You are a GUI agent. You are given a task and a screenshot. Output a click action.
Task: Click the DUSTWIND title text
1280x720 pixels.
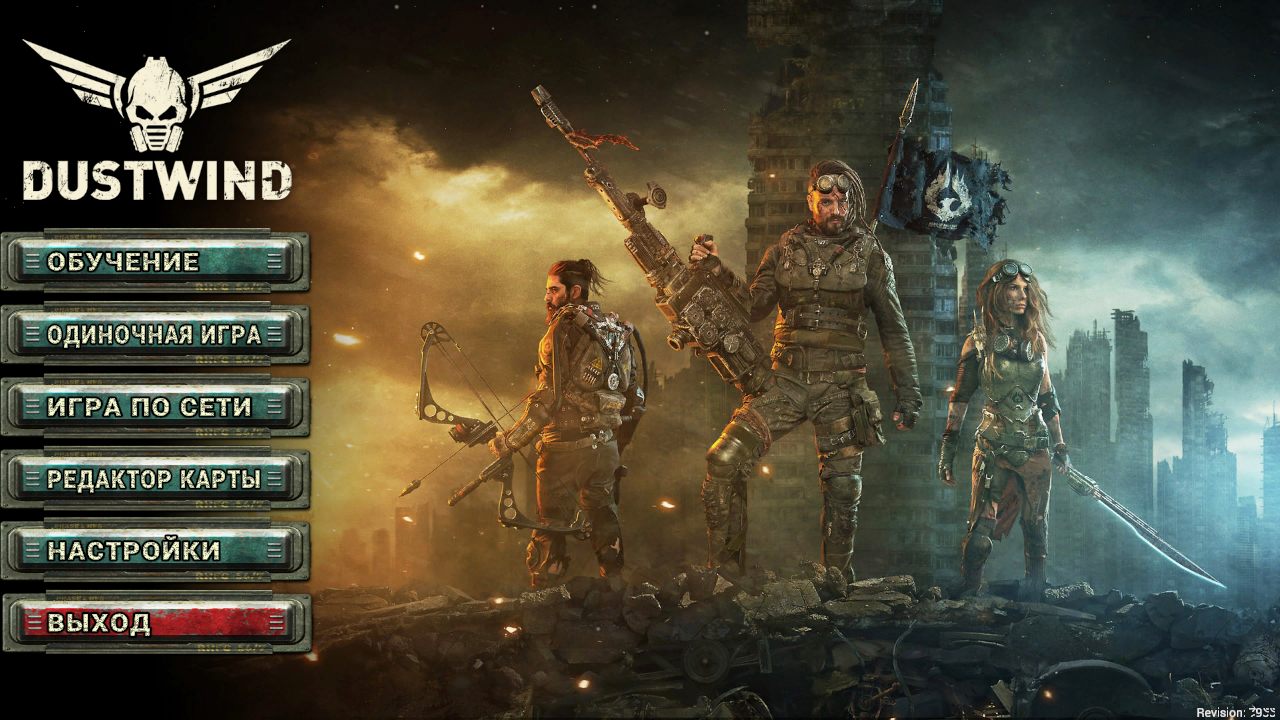click(155, 180)
